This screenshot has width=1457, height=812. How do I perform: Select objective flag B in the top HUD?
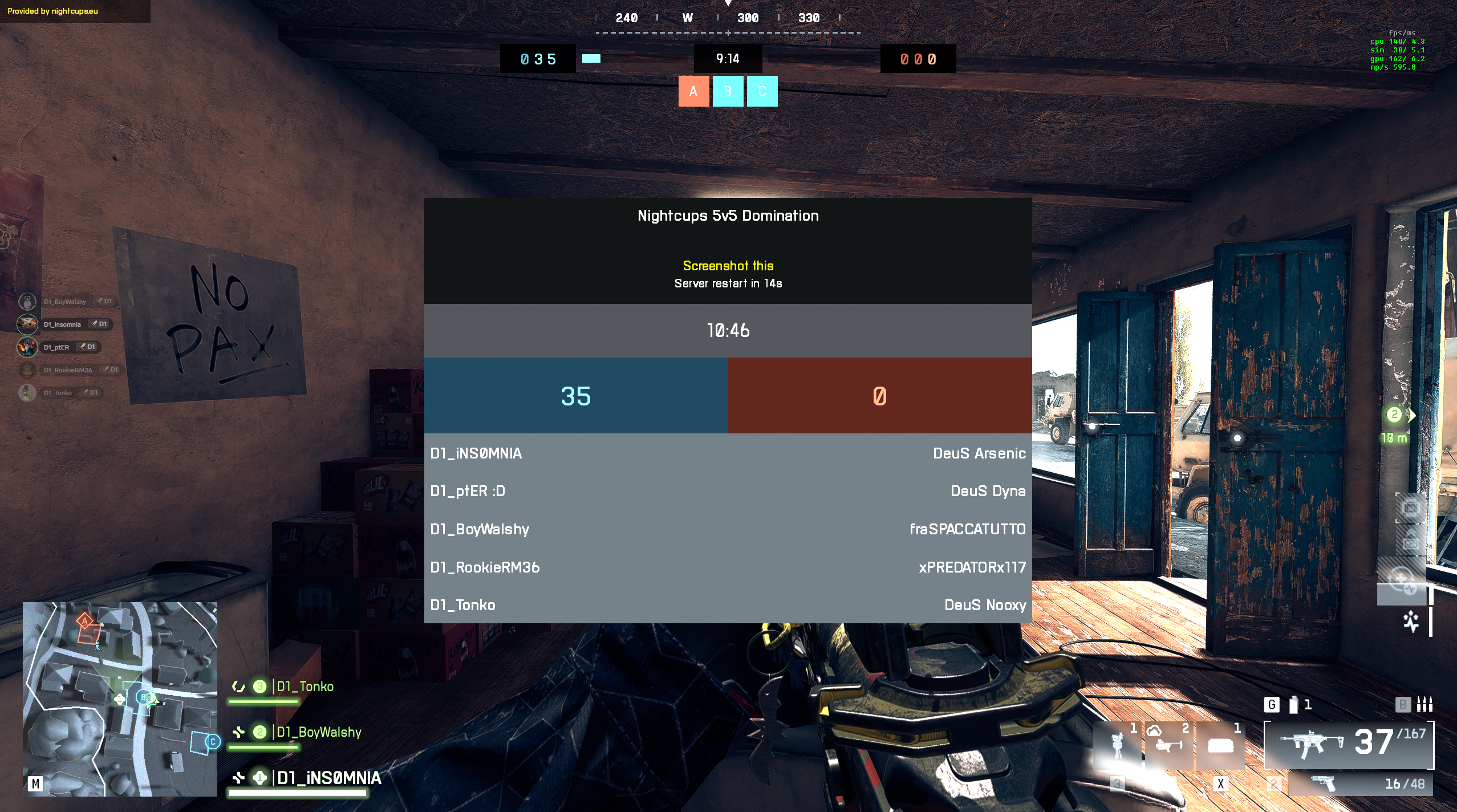pyautogui.click(x=728, y=91)
